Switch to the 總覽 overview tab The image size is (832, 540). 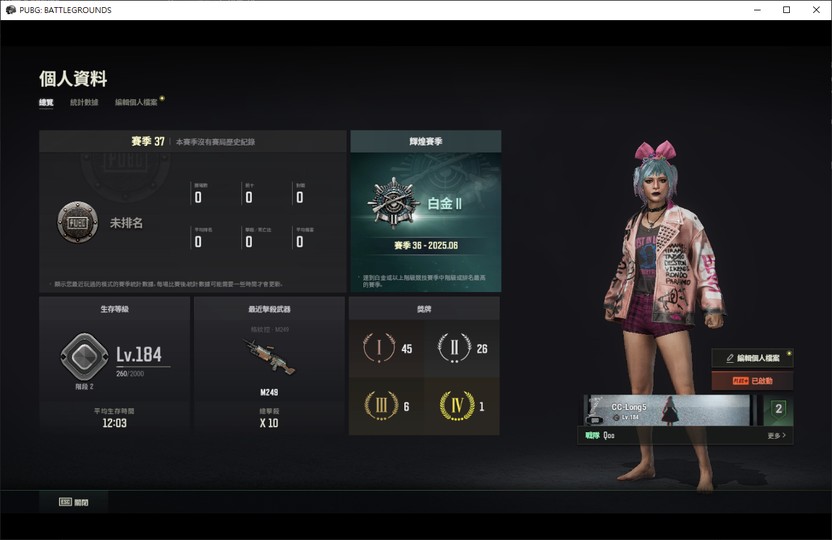click(46, 102)
